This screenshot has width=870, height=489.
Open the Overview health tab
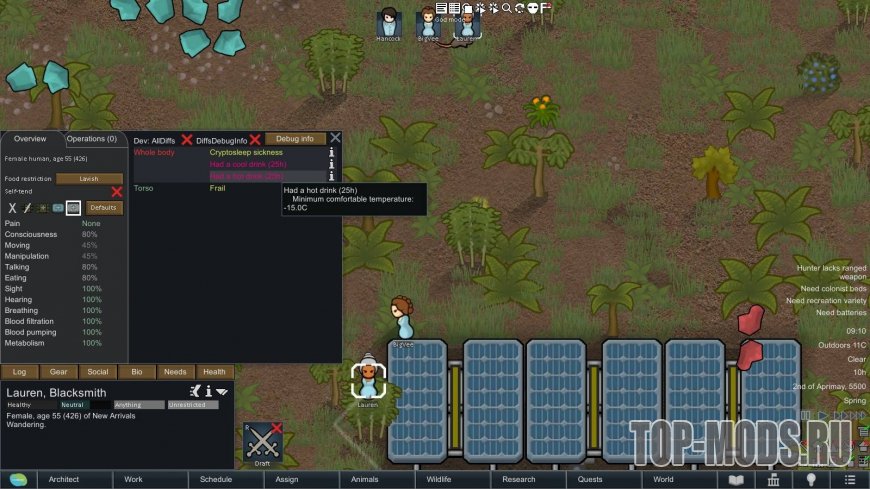coord(30,139)
